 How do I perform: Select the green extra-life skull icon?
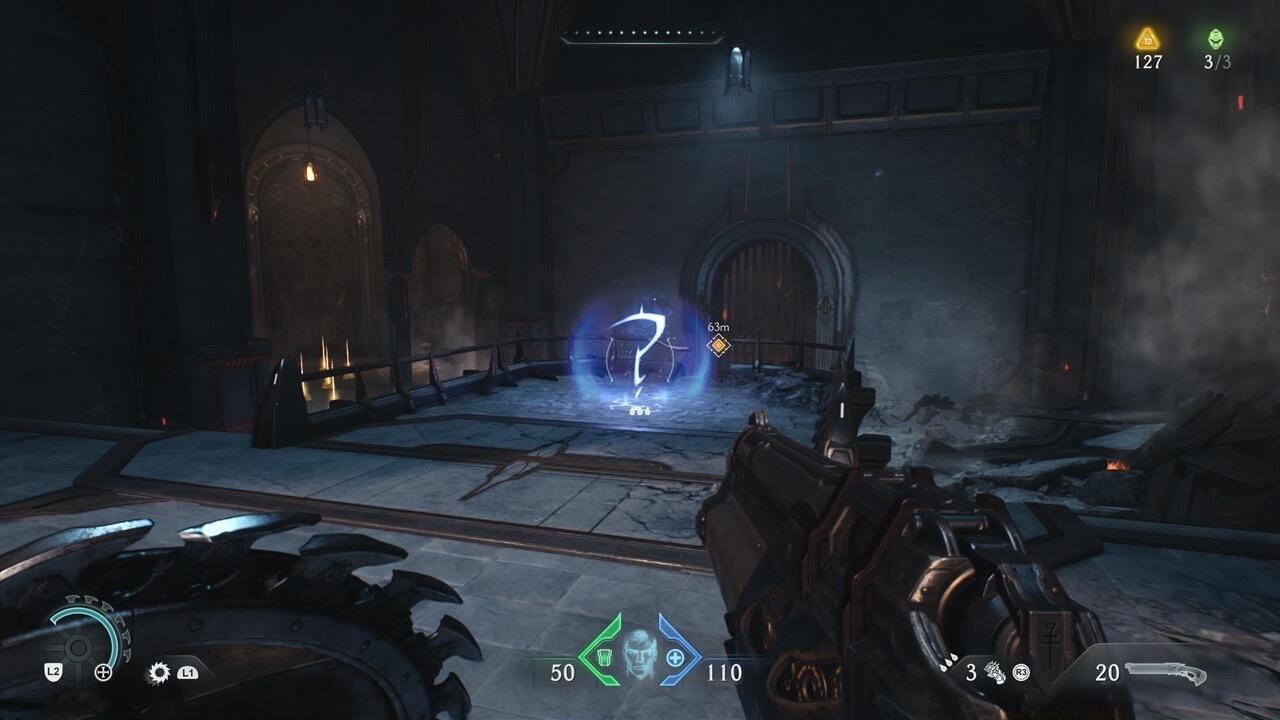[1217, 39]
